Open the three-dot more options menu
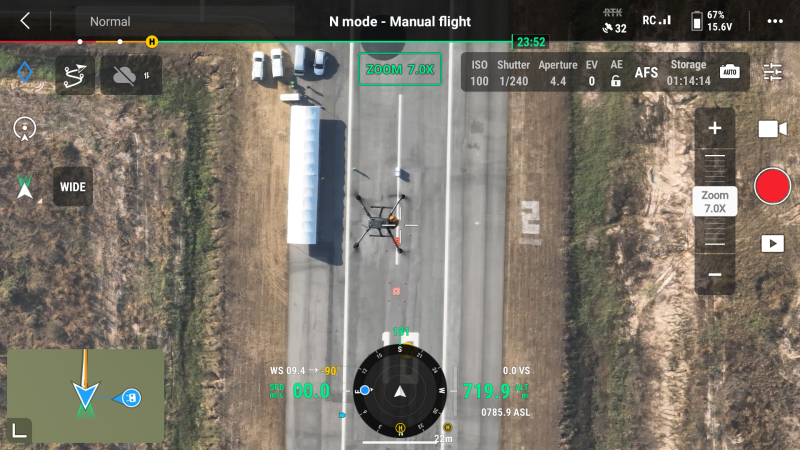 click(x=775, y=21)
